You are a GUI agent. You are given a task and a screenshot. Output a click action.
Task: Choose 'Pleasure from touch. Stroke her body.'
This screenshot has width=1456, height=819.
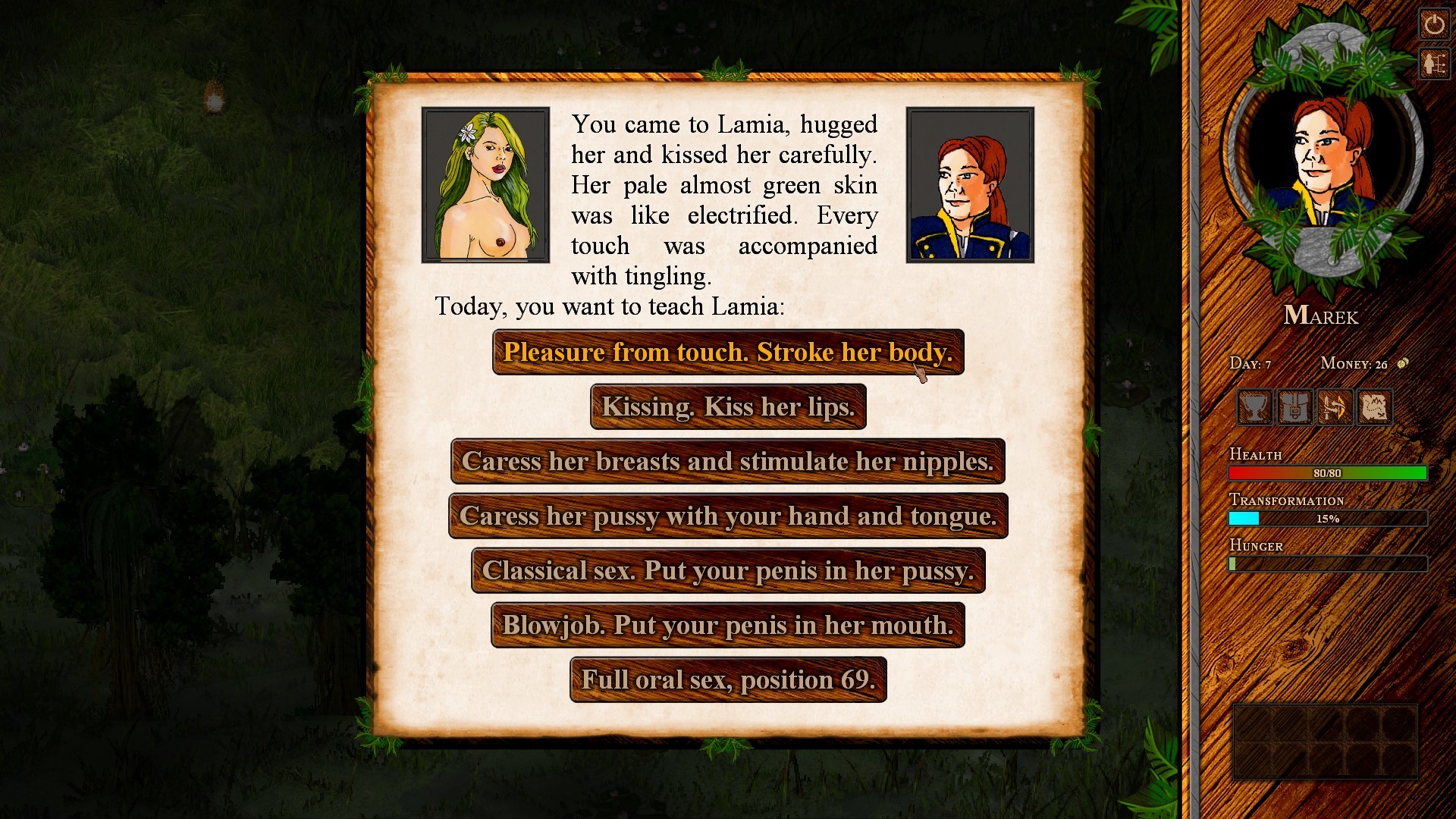(728, 352)
